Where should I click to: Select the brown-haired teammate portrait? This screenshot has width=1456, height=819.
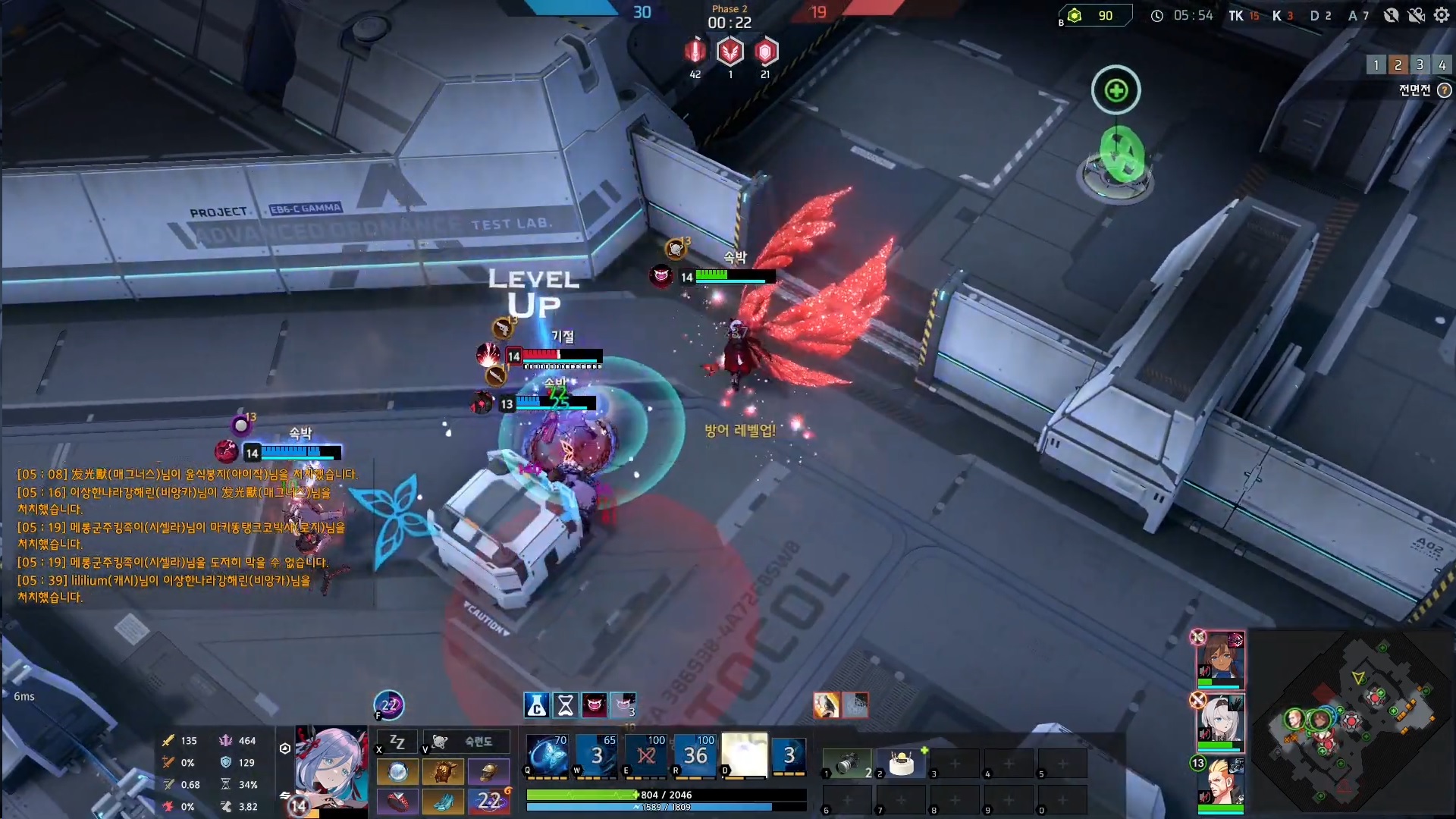1221,657
